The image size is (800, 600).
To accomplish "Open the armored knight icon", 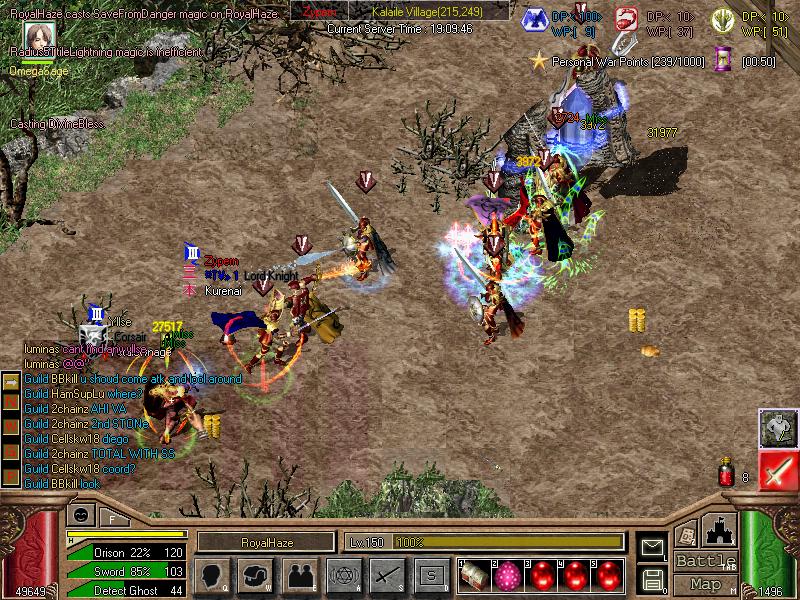I will pyautogui.click(x=777, y=427).
